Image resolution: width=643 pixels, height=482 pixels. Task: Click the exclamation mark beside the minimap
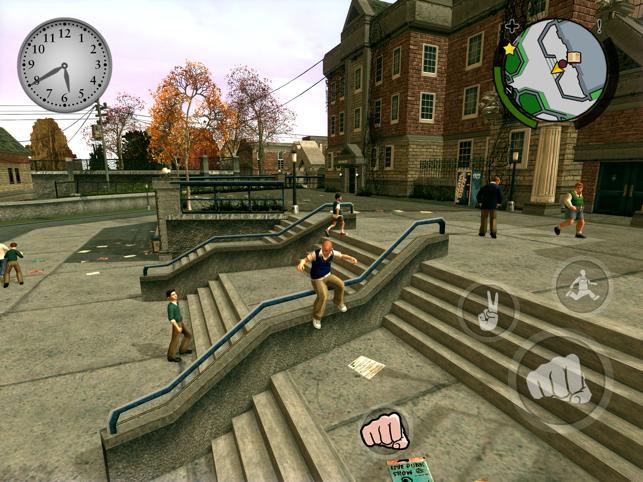598,26
